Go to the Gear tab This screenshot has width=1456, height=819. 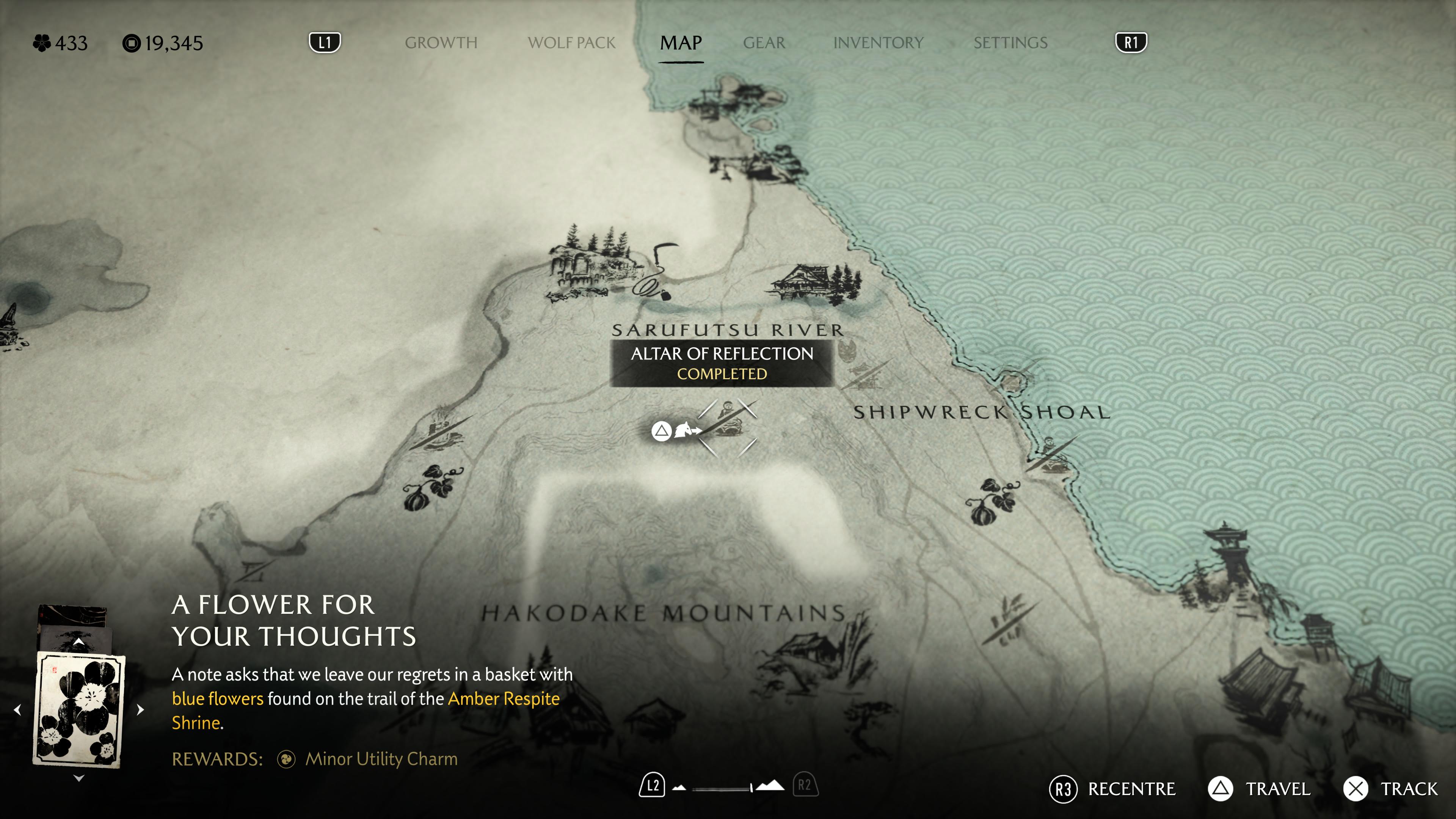tap(764, 43)
